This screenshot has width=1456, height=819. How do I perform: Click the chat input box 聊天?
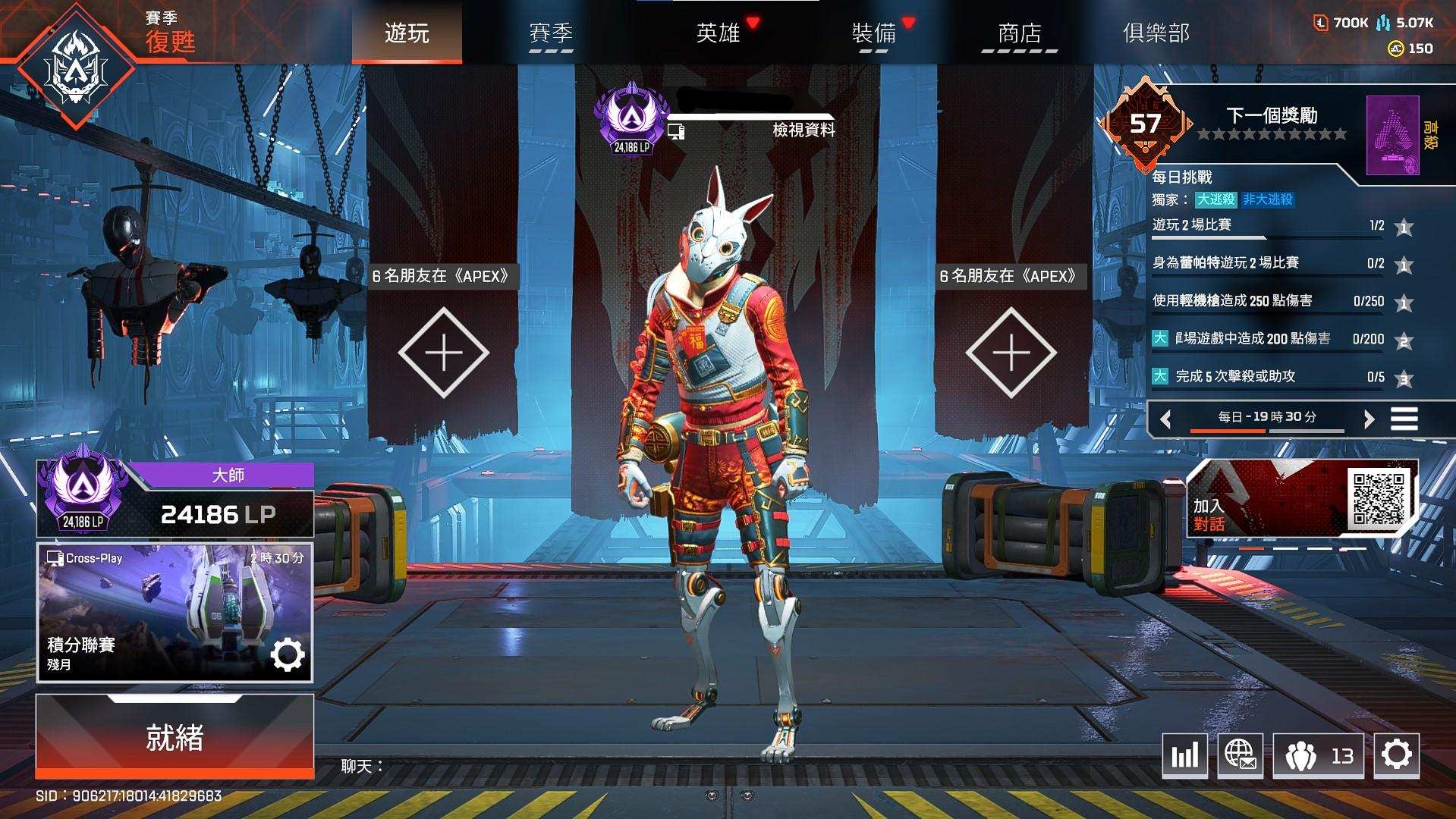[531, 767]
